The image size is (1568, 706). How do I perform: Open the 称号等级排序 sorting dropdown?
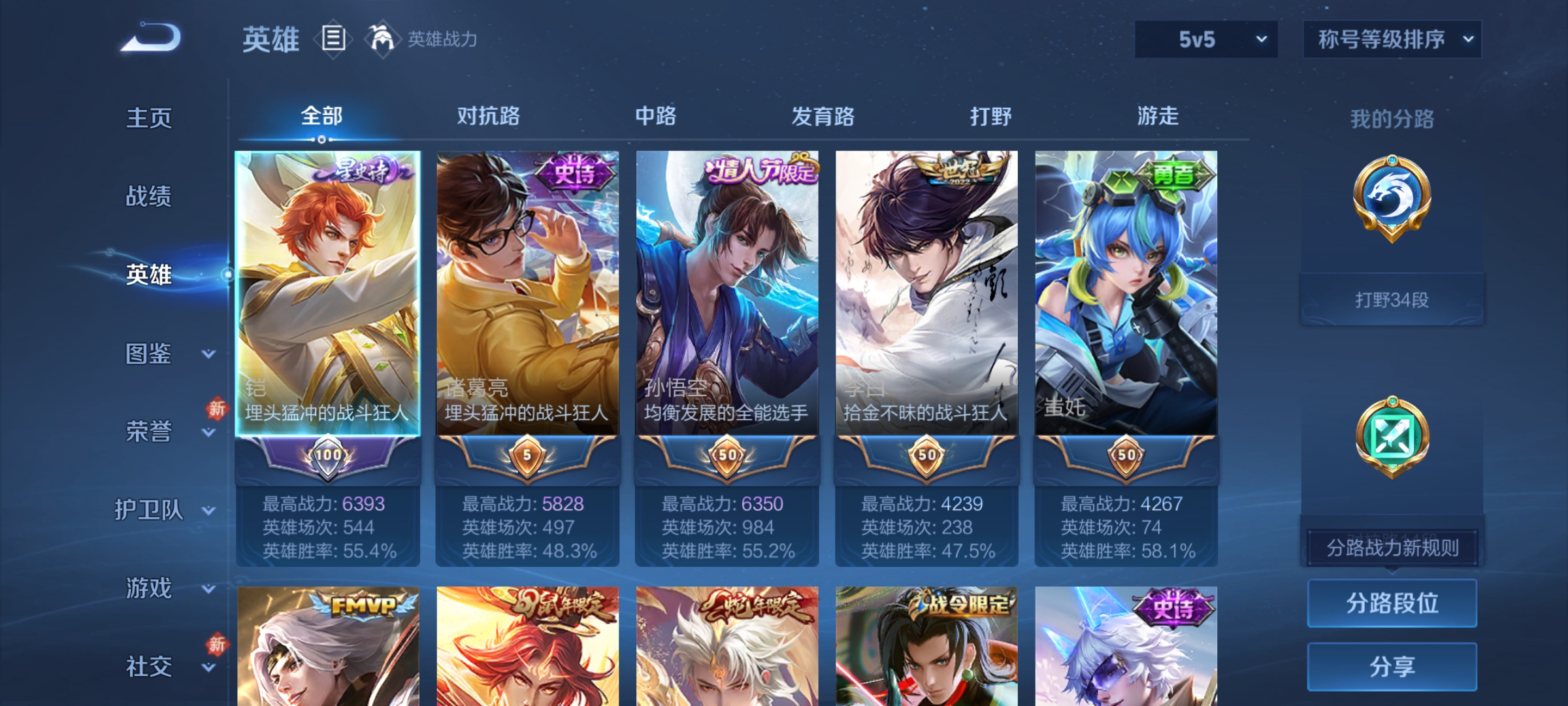1392,39
